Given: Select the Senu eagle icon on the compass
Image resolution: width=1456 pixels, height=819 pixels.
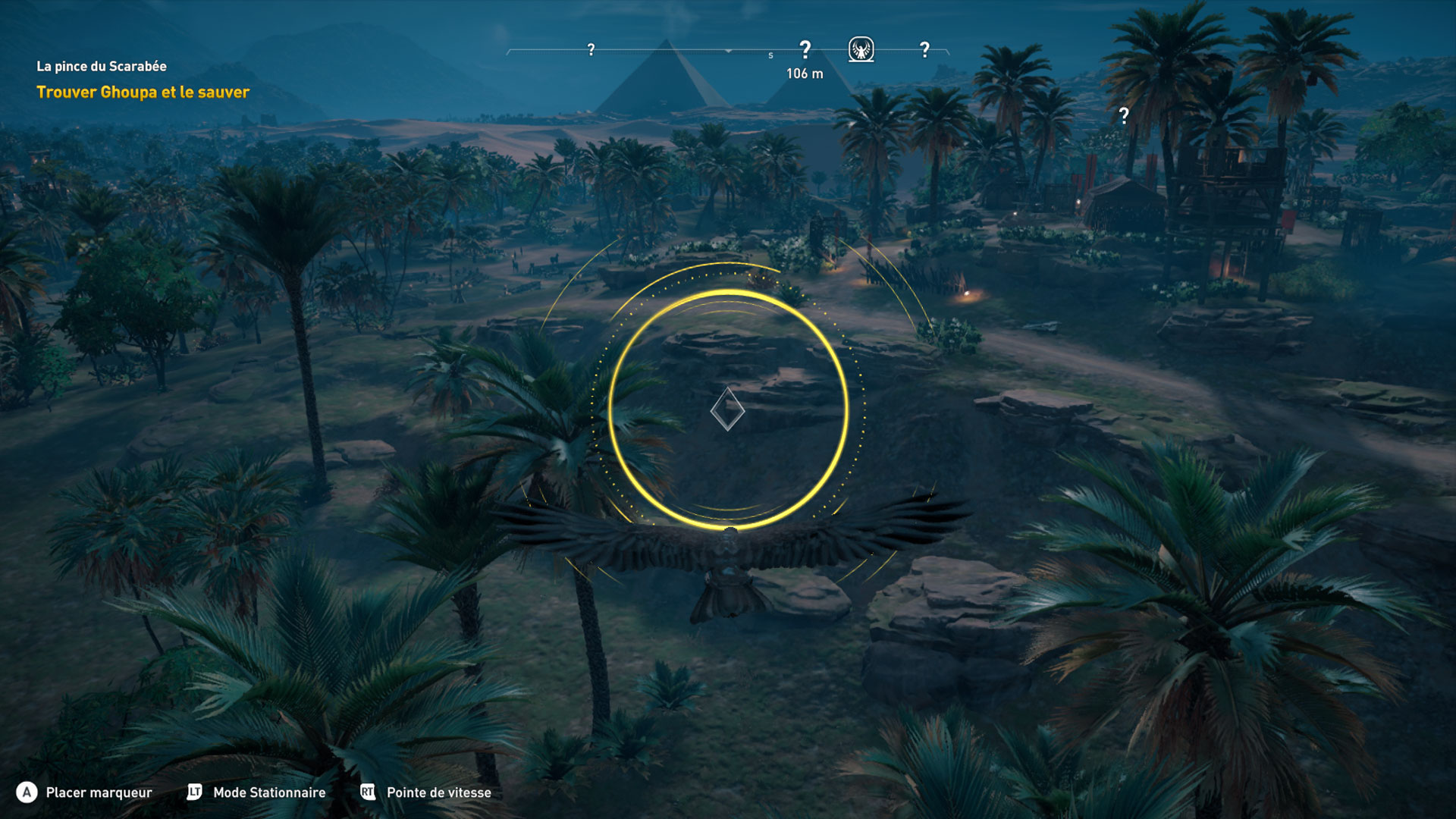Looking at the screenshot, I should pyautogui.click(x=860, y=49).
